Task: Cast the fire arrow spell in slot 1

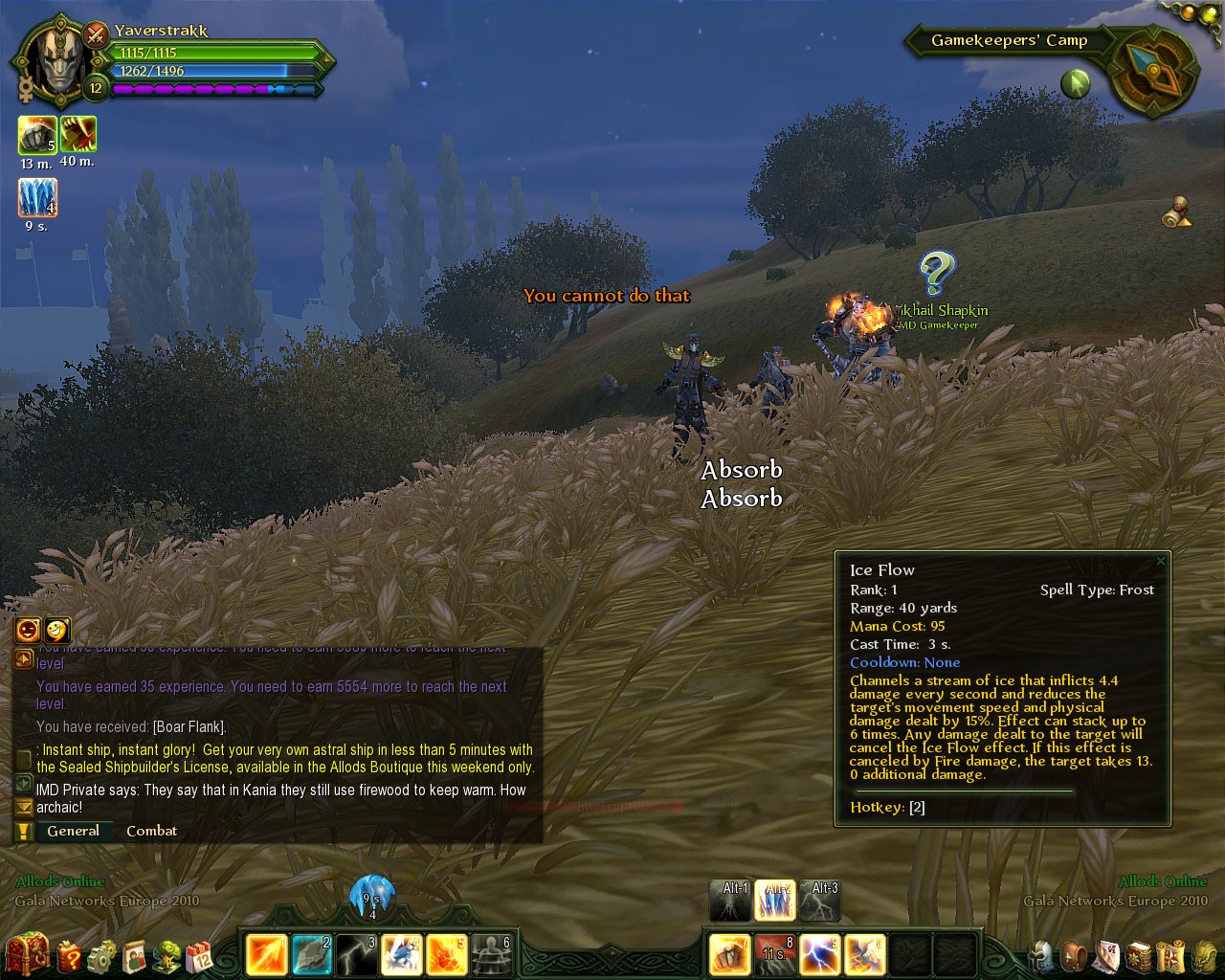Action: (x=266, y=954)
